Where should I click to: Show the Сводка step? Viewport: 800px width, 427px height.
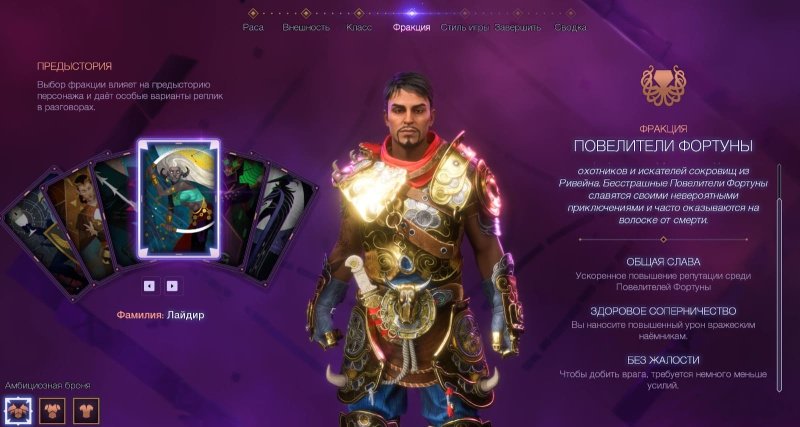point(570,27)
